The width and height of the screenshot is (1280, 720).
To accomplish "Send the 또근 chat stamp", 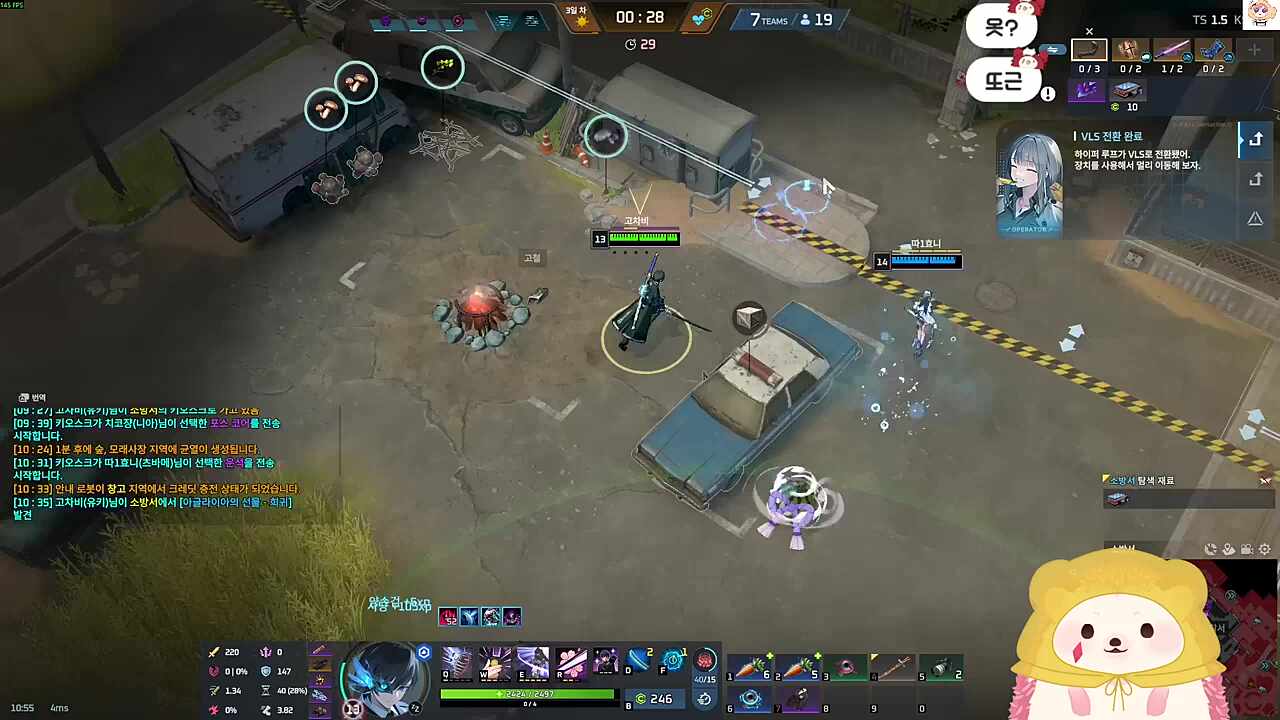I will click(x=1003, y=82).
